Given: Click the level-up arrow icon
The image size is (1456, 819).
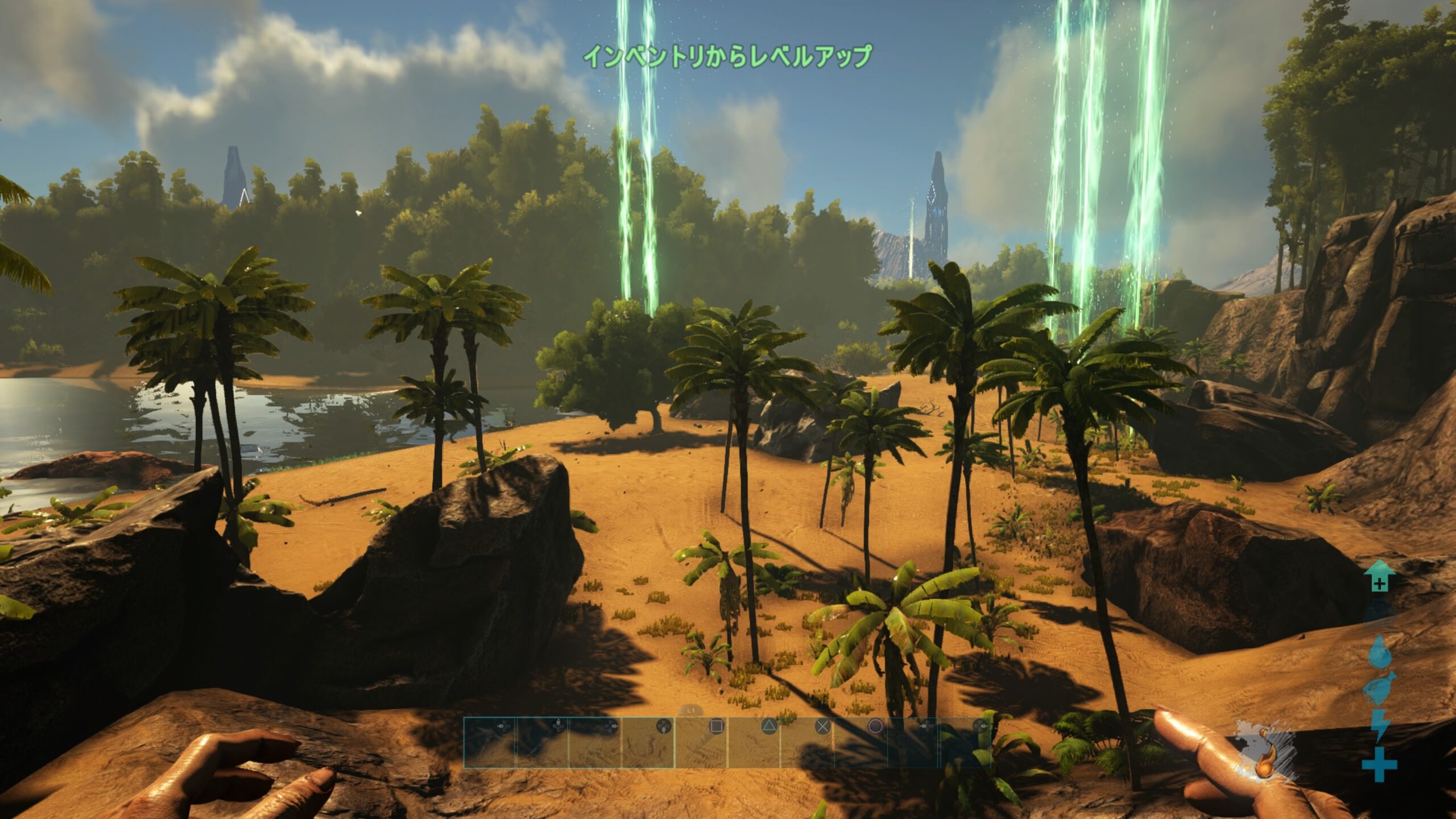Looking at the screenshot, I should pyautogui.click(x=1379, y=576).
